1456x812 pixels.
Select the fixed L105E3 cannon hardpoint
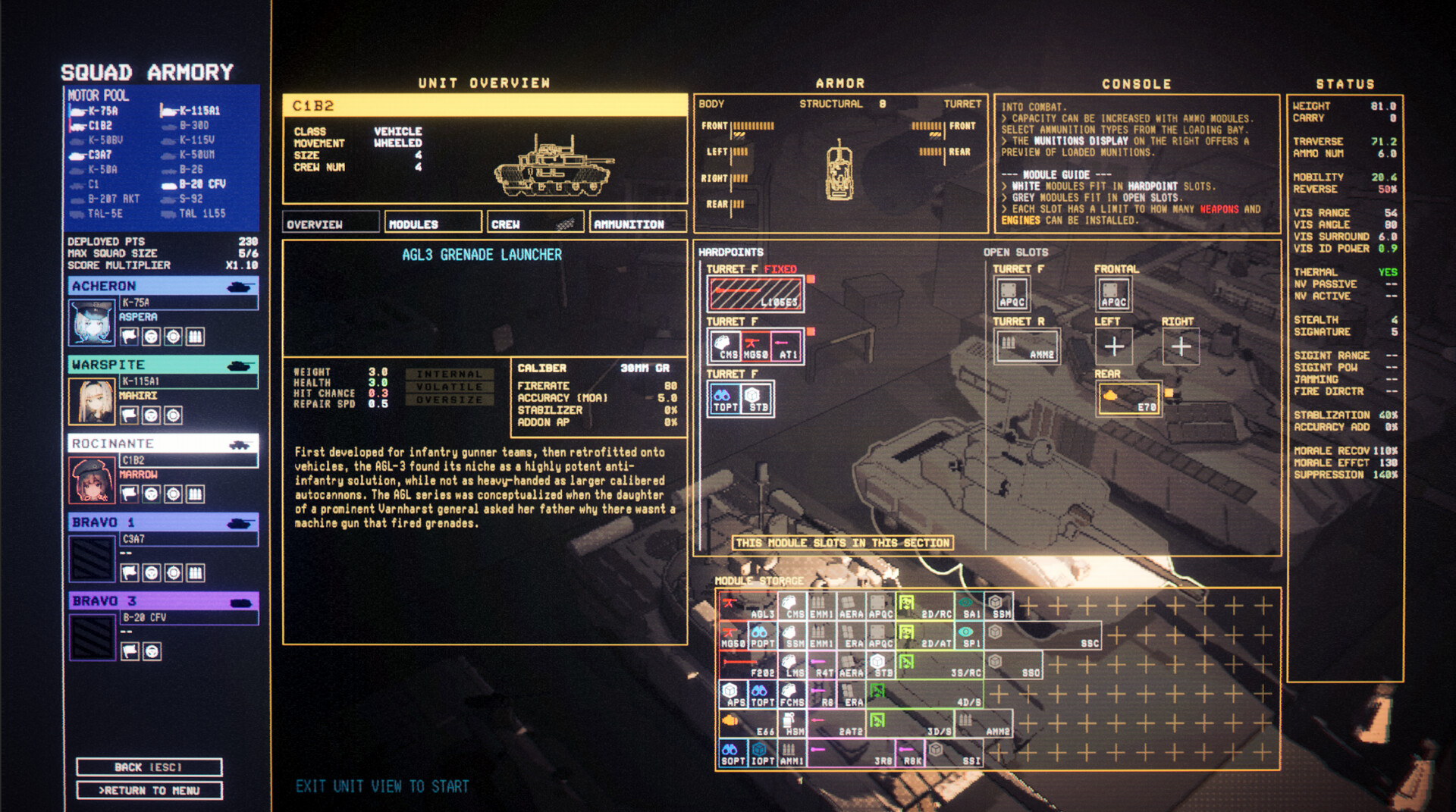[x=755, y=293]
